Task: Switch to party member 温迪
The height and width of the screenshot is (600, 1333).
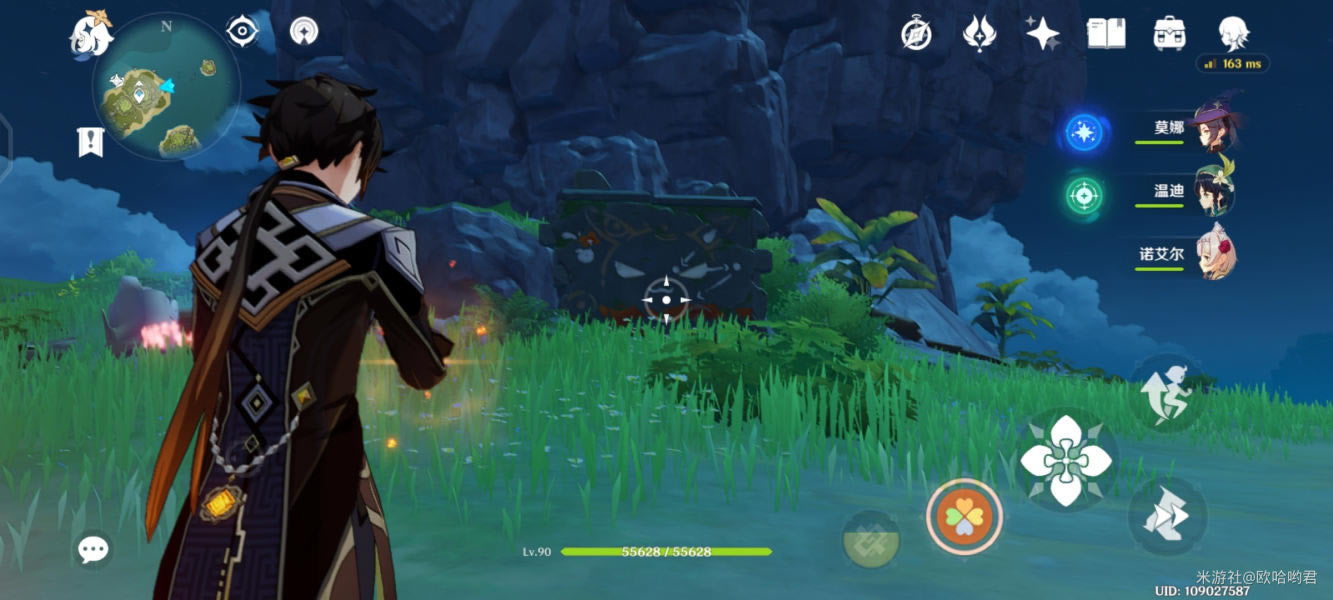Action: (x=1215, y=193)
